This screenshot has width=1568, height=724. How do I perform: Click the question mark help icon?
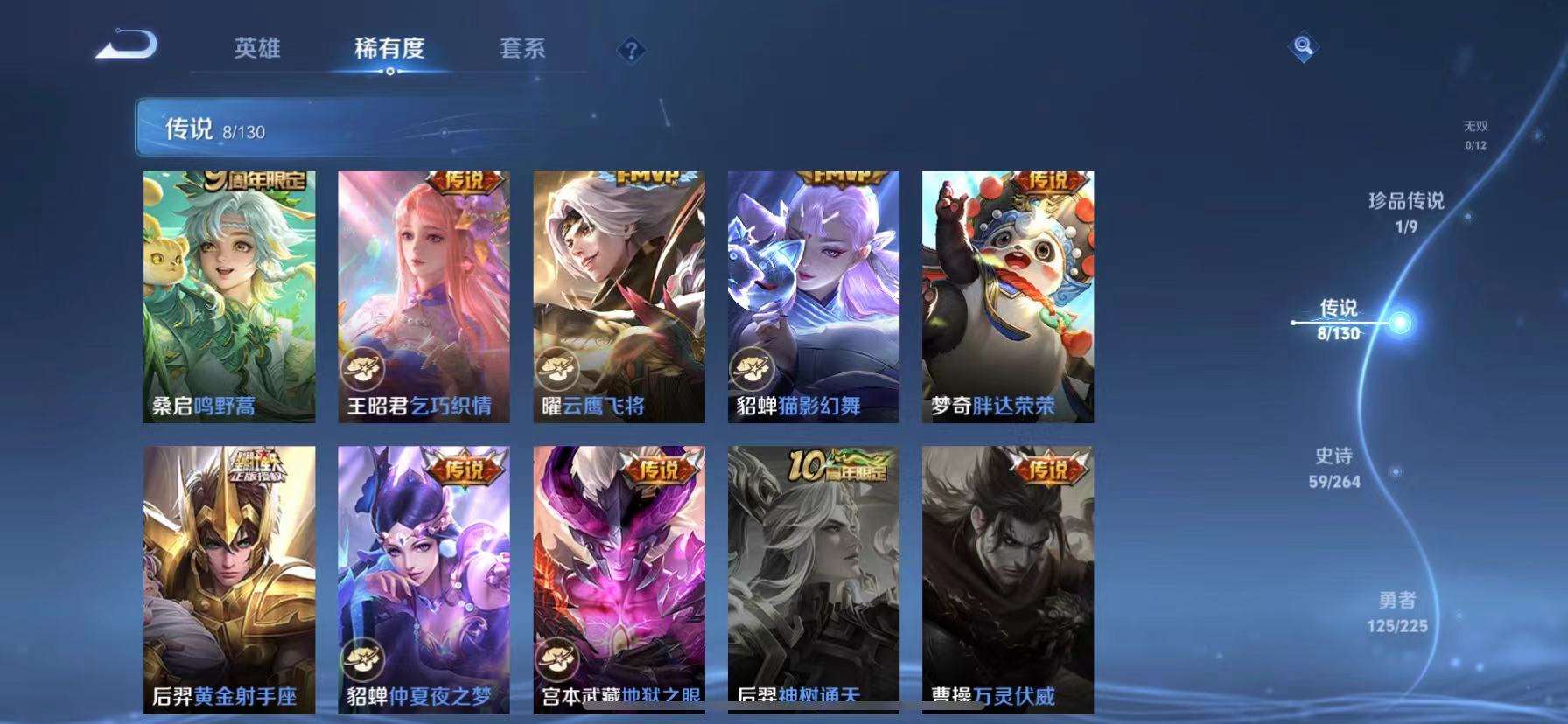pyautogui.click(x=632, y=50)
